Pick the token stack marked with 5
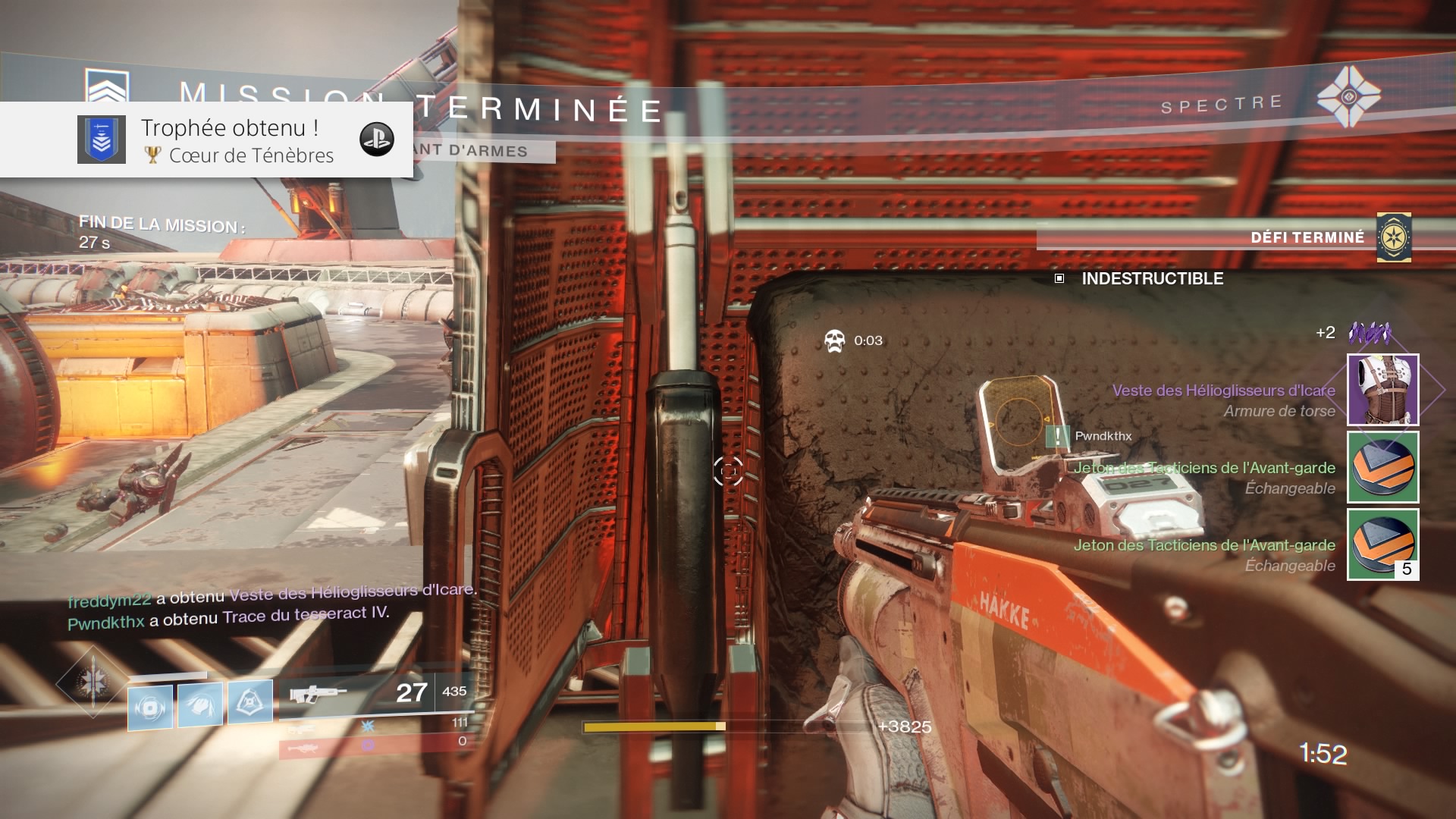 (1382, 544)
